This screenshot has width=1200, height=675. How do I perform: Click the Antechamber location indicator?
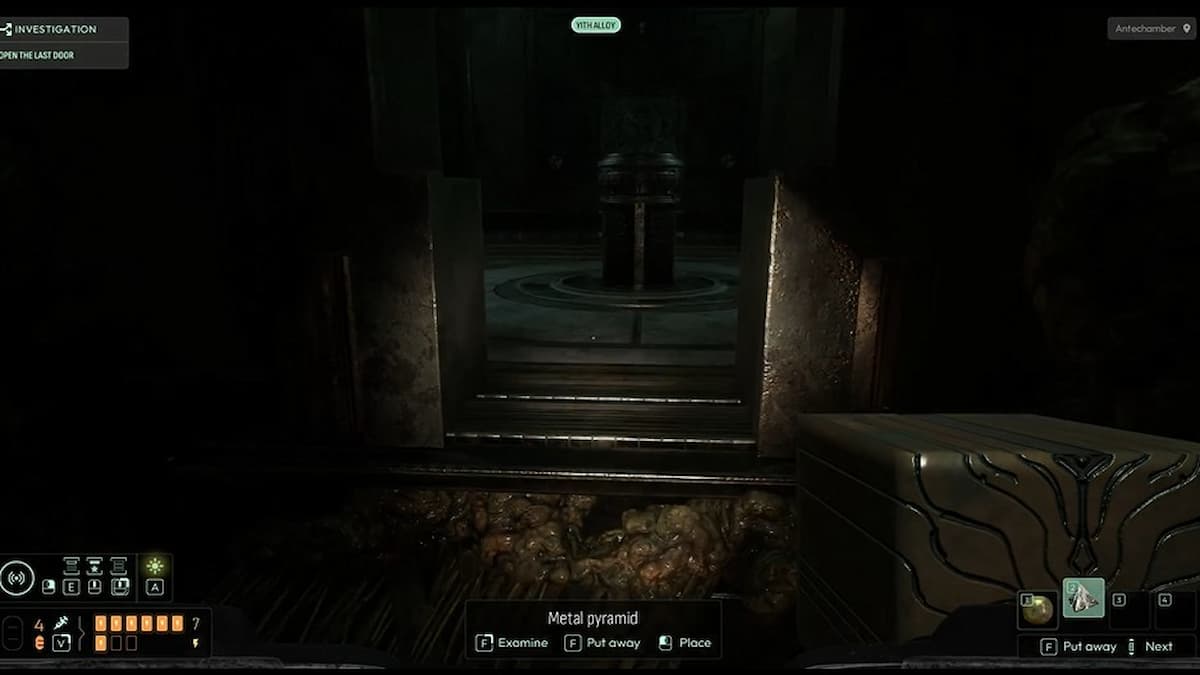[x=1152, y=28]
